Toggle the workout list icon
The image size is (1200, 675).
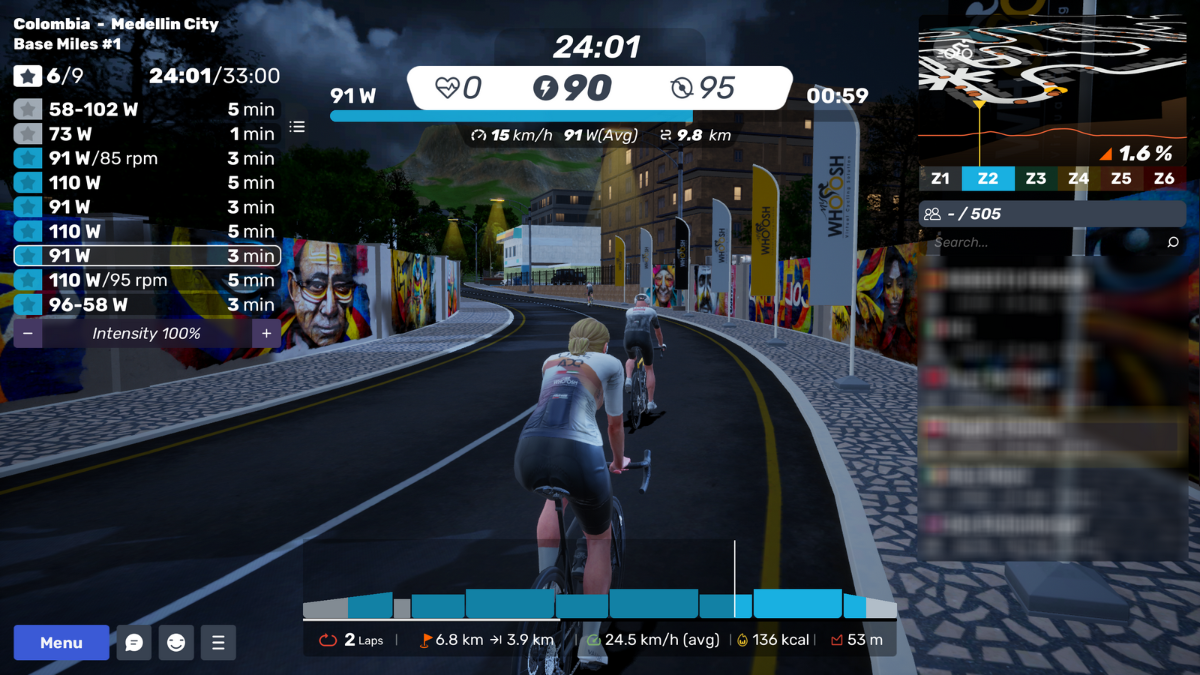click(297, 127)
